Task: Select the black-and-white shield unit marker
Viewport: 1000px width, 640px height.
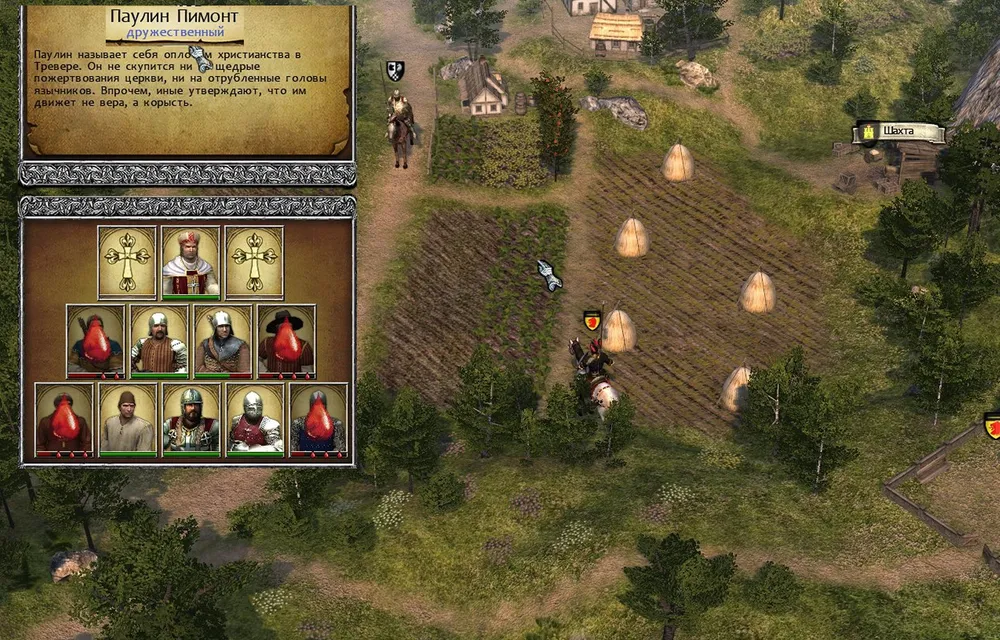Action: coord(395,70)
